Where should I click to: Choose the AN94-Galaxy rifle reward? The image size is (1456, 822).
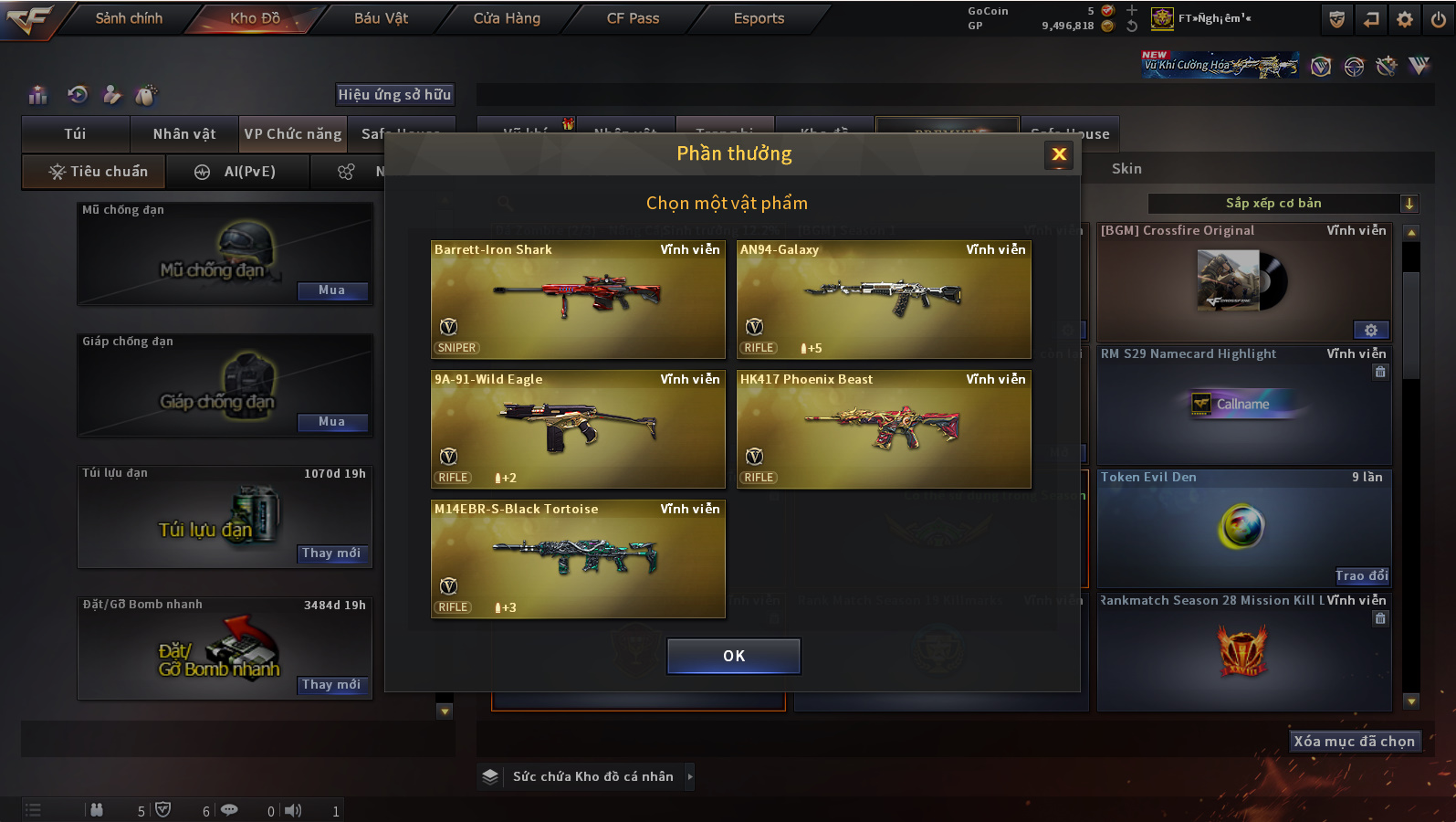[x=884, y=299]
